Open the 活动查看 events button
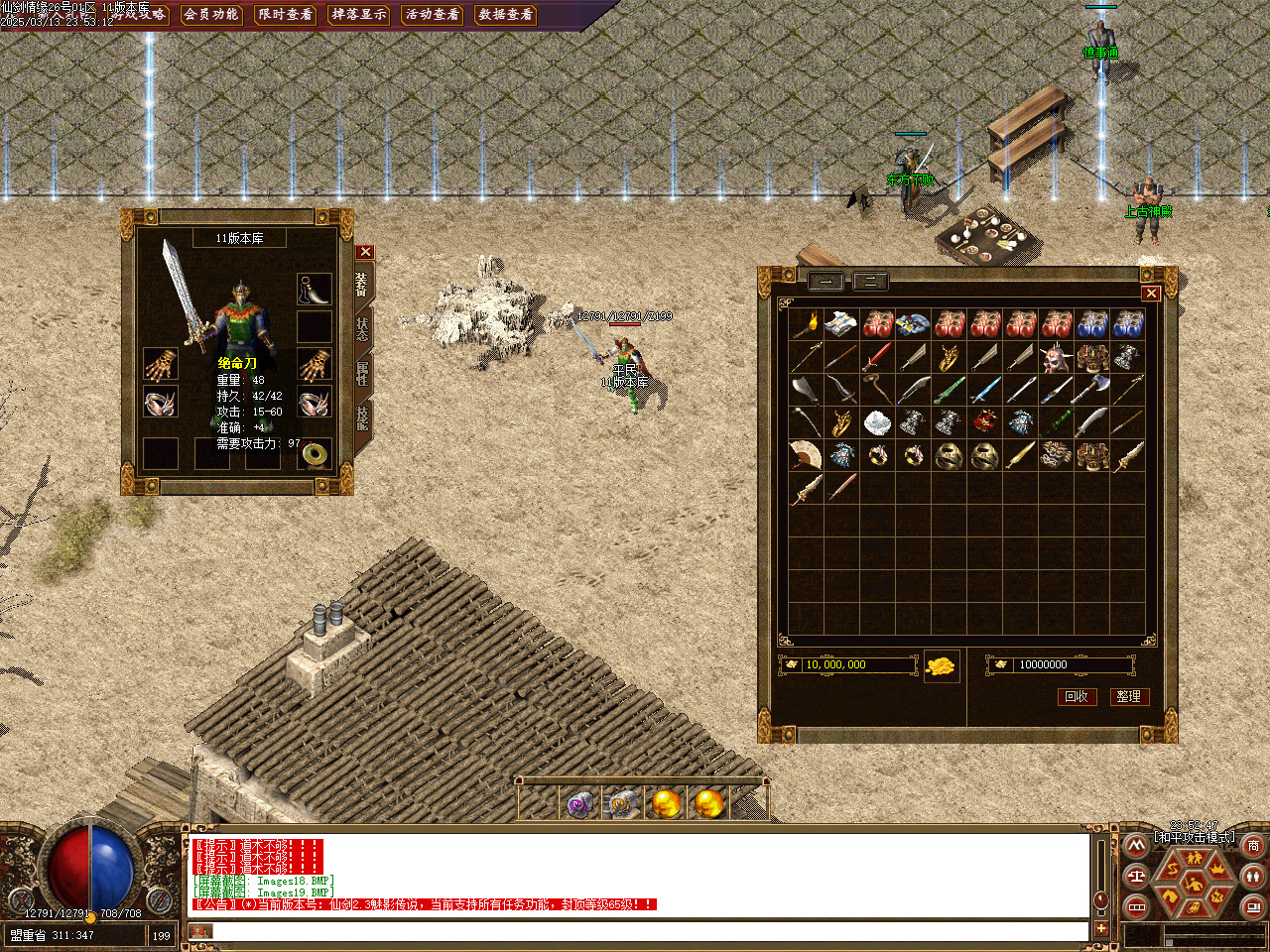The width and height of the screenshot is (1270, 952). tap(433, 15)
